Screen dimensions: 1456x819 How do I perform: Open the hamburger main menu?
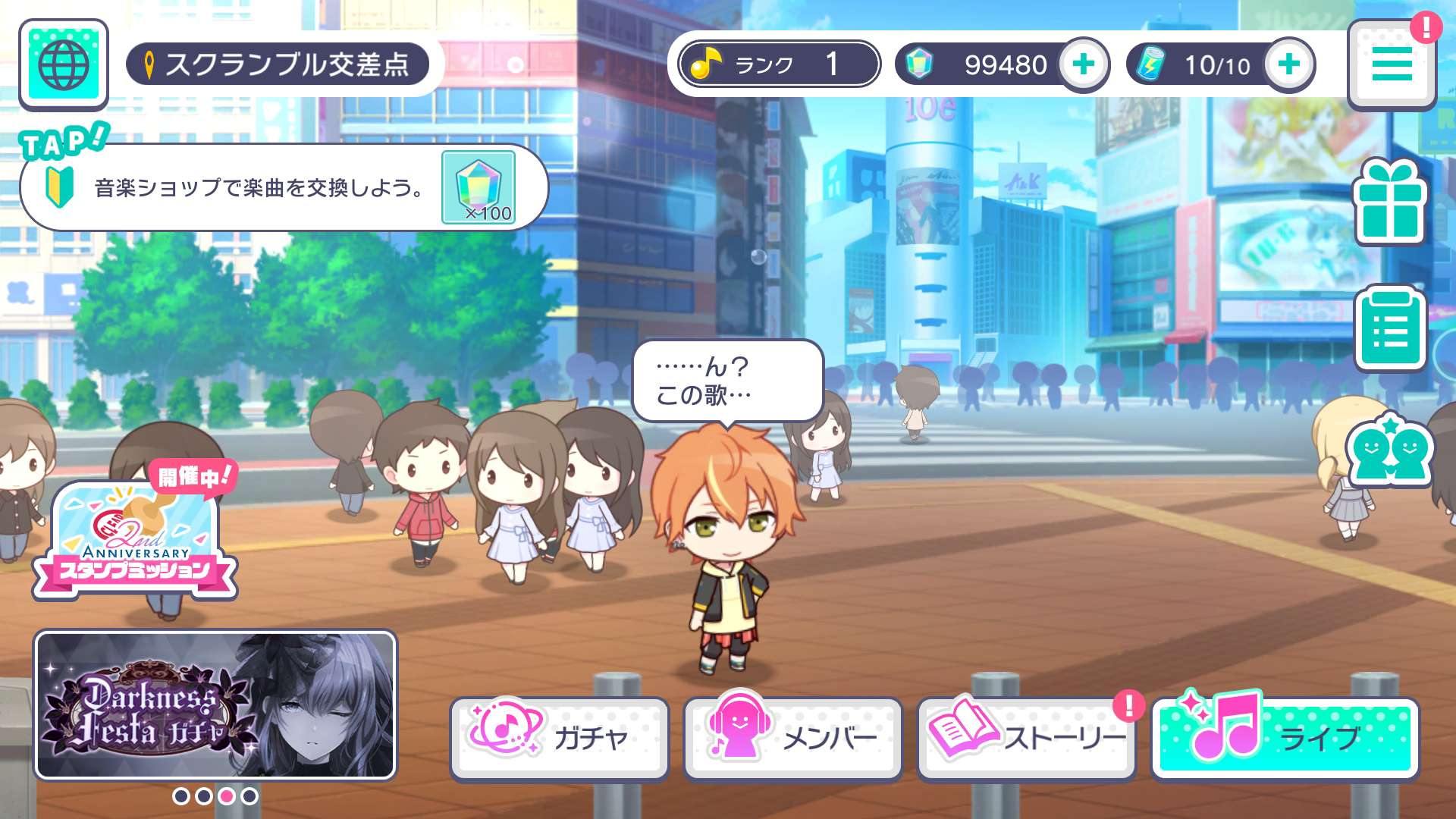(1391, 64)
